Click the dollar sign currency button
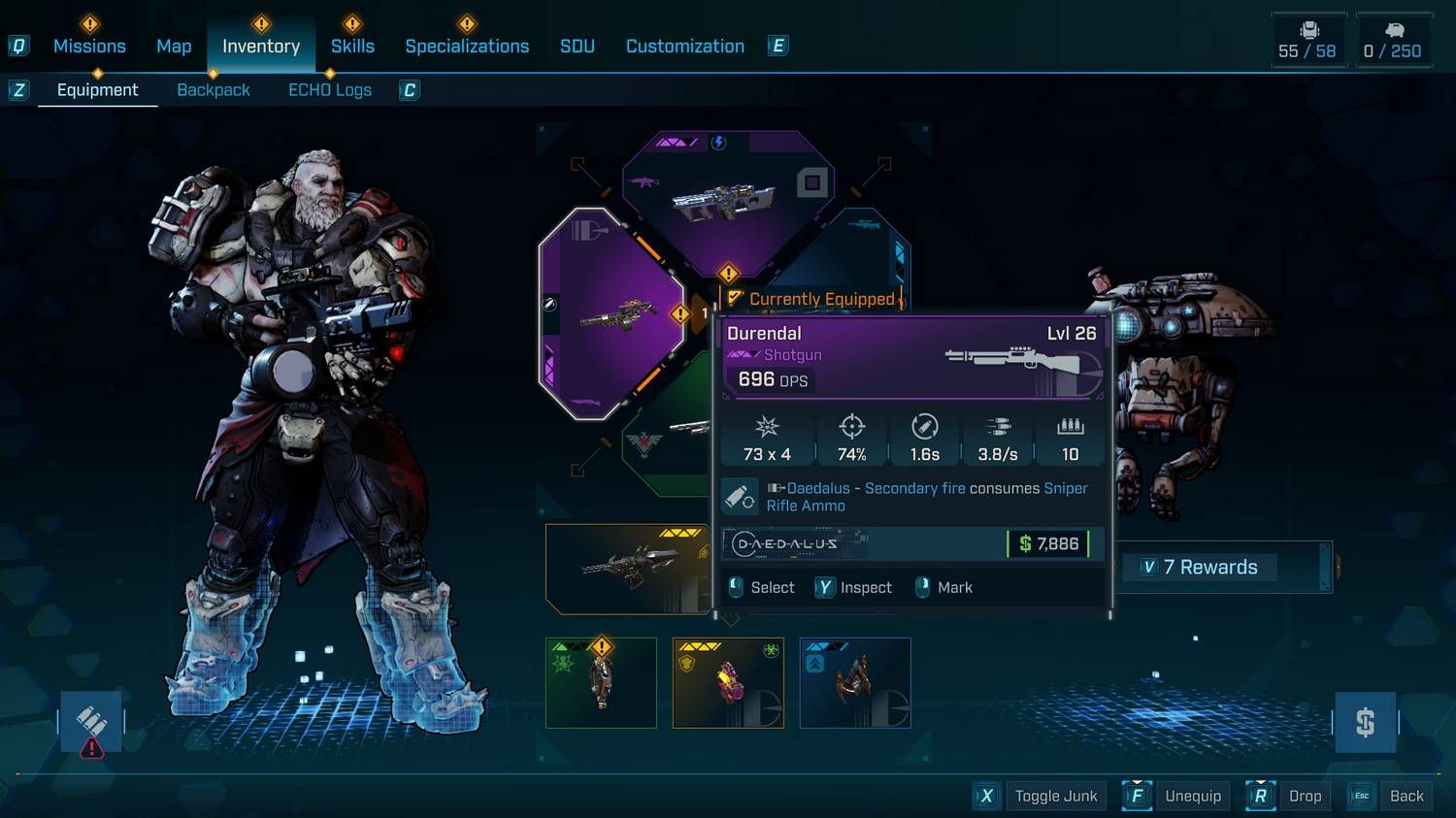The width and height of the screenshot is (1456, 818). (1365, 722)
